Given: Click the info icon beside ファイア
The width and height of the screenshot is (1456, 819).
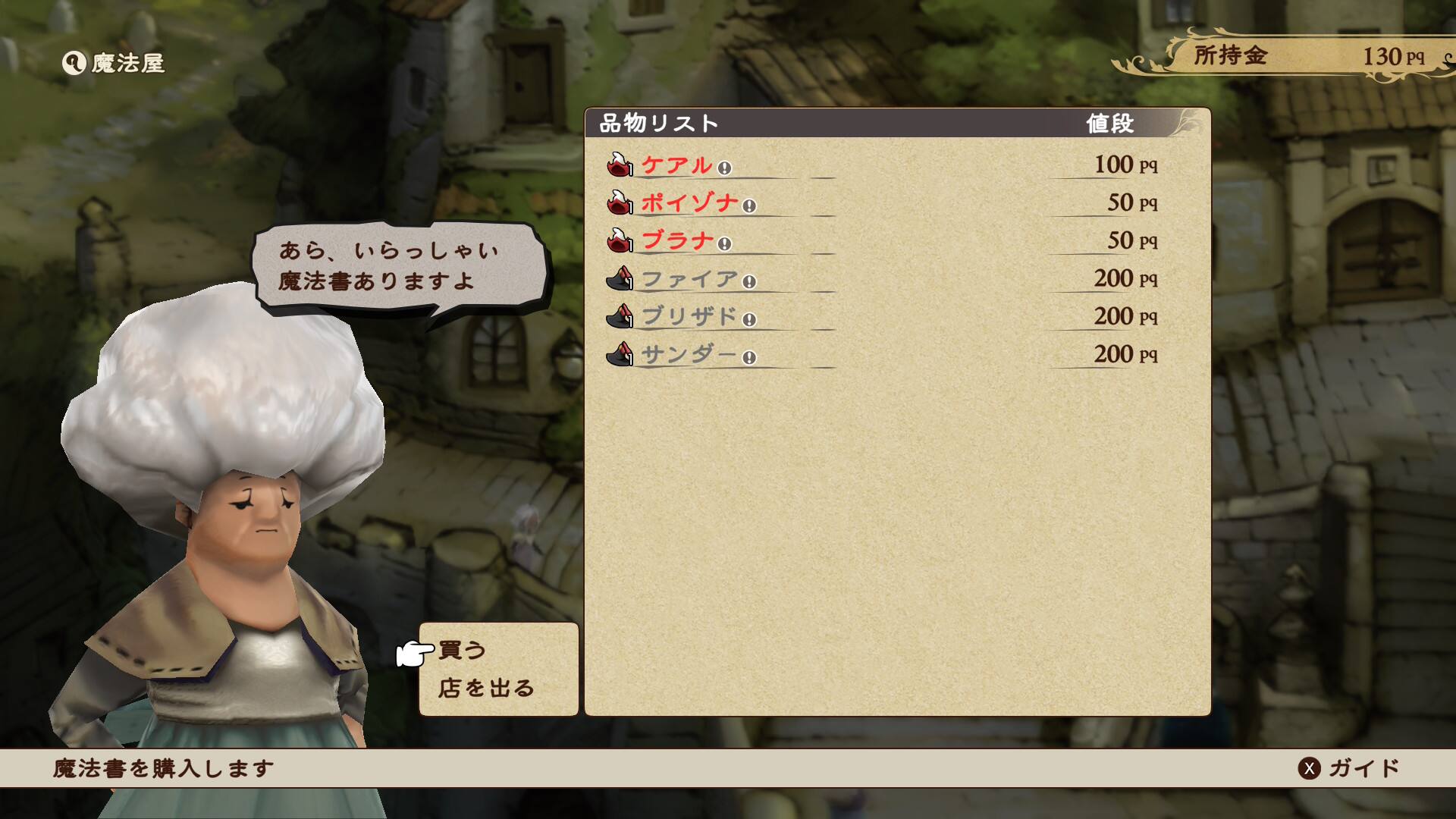Looking at the screenshot, I should (749, 282).
